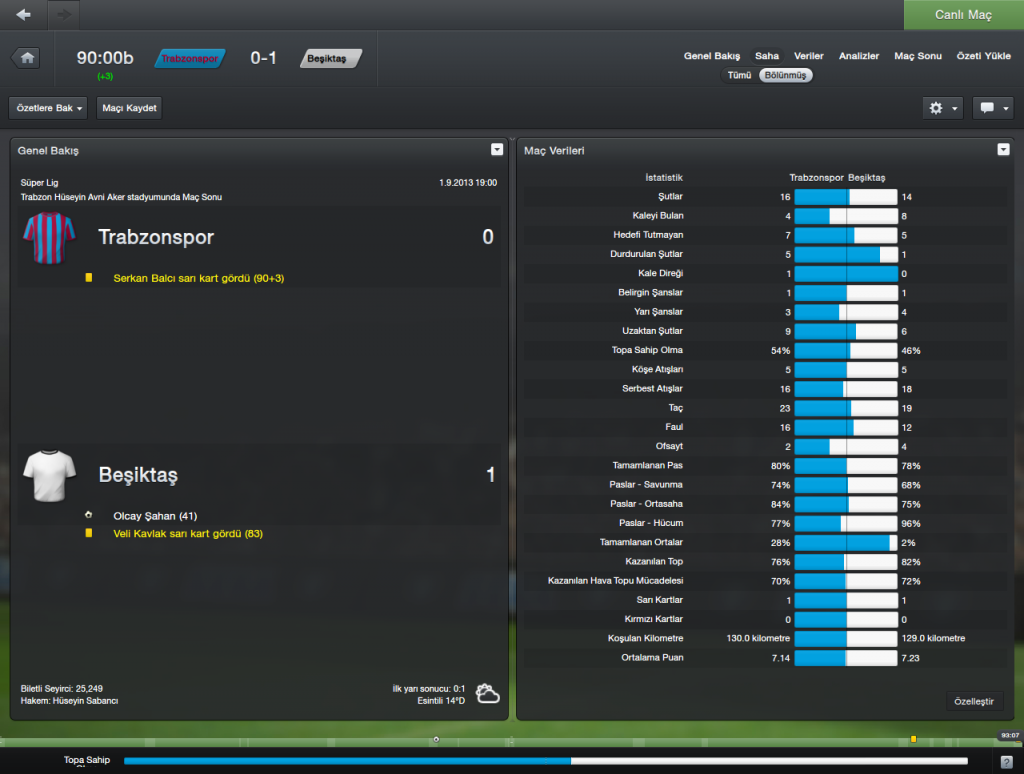
Task: Save the match with Maçı Kaydet
Action: [x=129, y=108]
